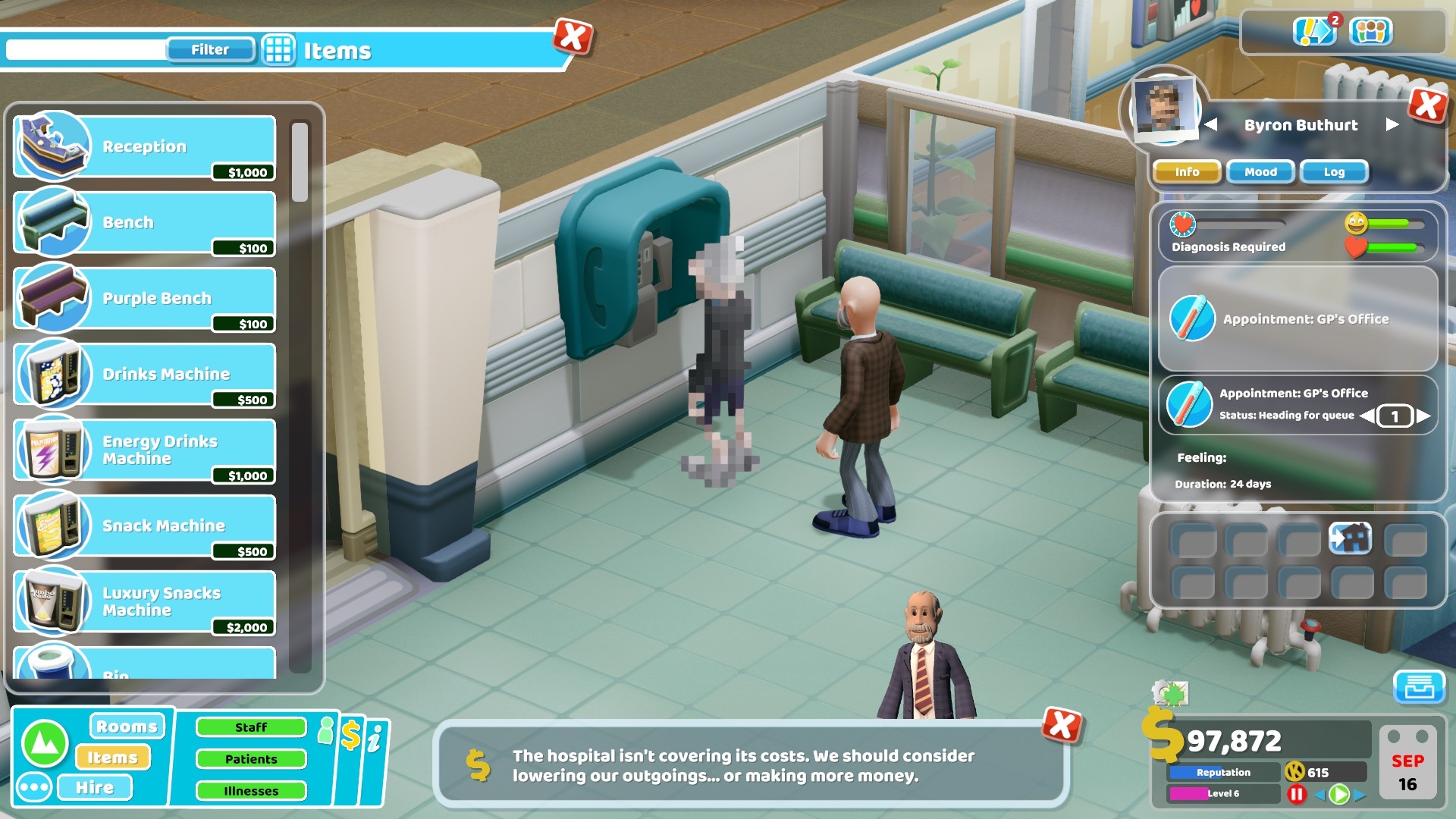The height and width of the screenshot is (819, 1456).
Task: Open the Illnesses list
Action: [251, 791]
